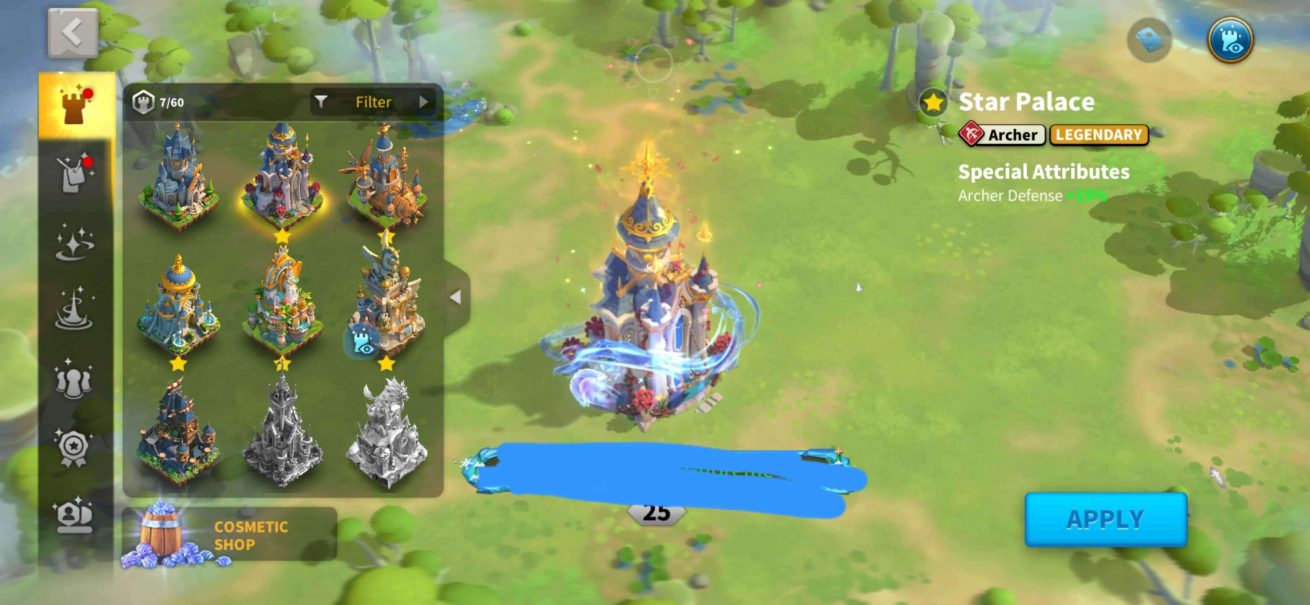The height and width of the screenshot is (605, 1310).
Task: Open the blue book icon
Action: [x=1149, y=40]
